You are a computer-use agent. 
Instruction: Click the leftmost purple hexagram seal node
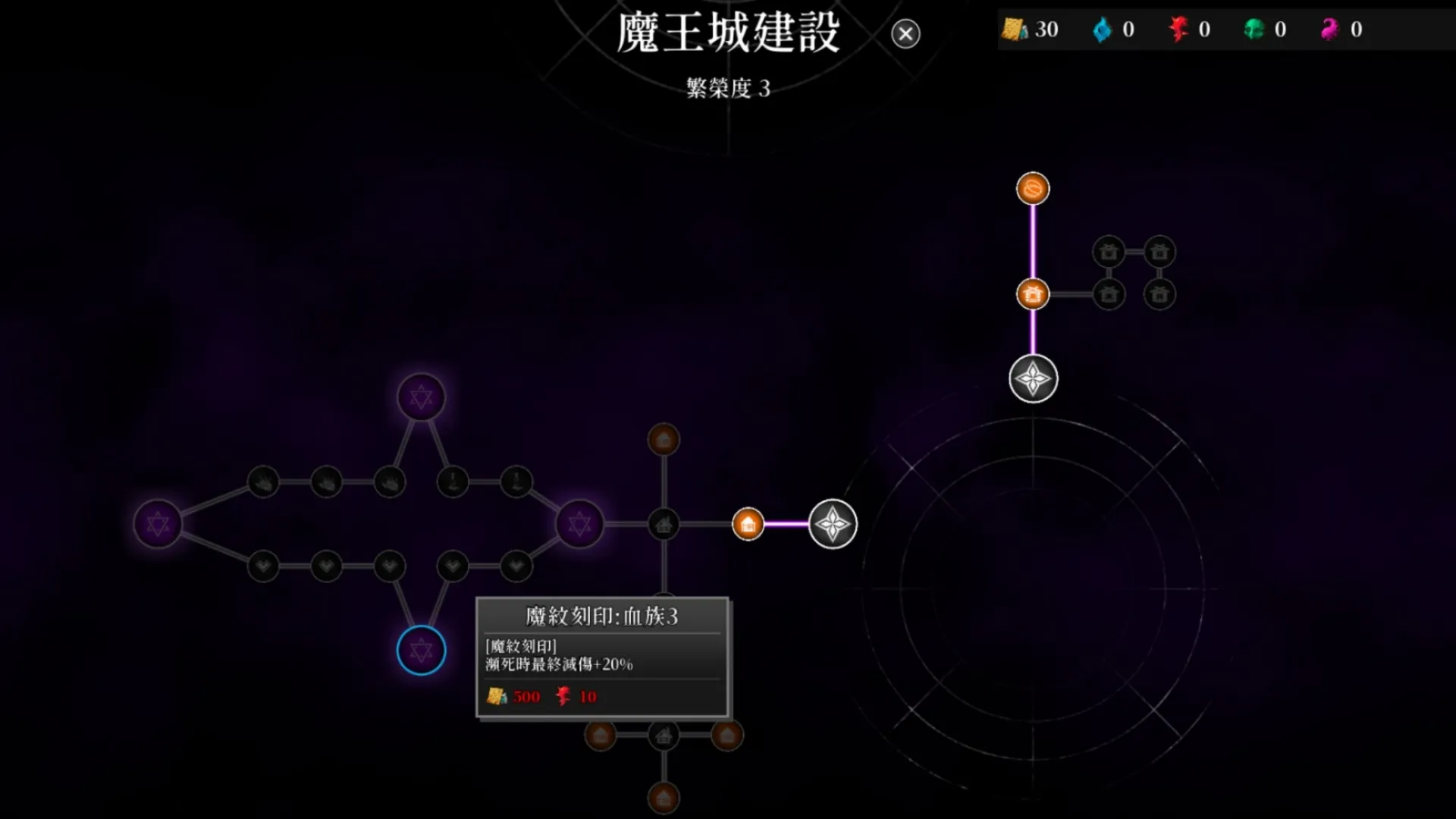click(x=157, y=523)
